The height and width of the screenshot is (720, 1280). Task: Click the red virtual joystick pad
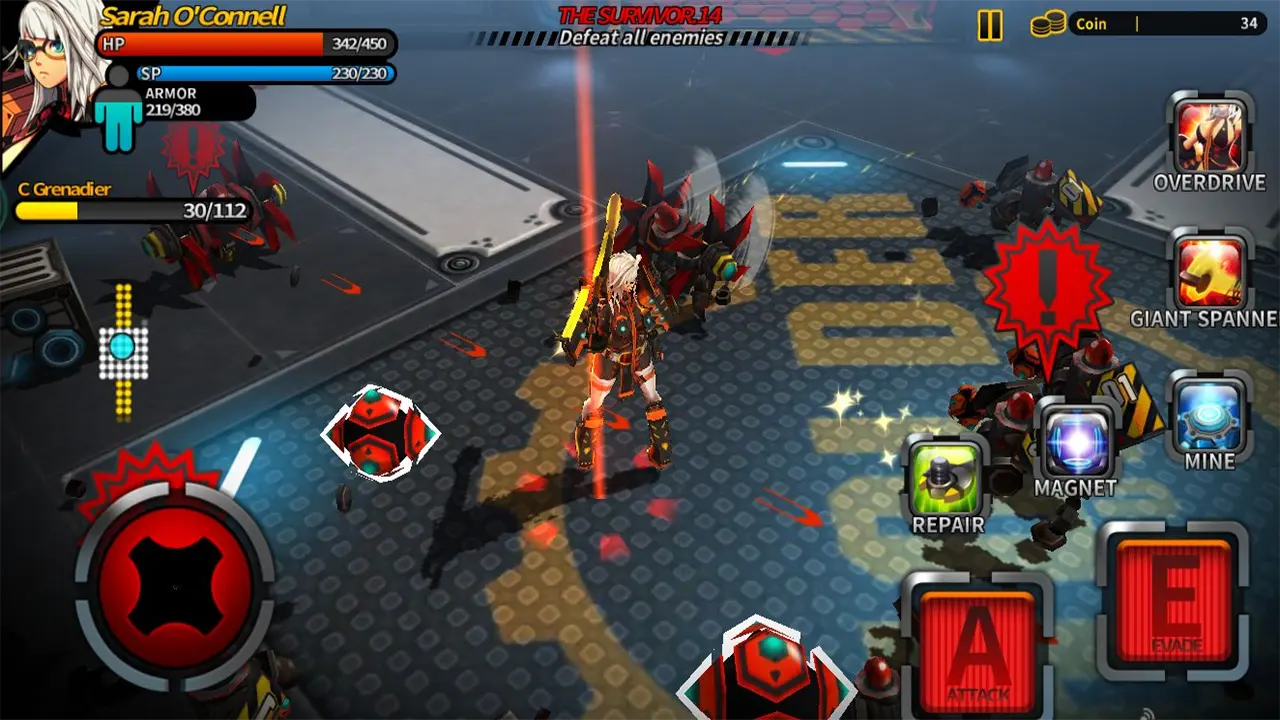[175, 586]
